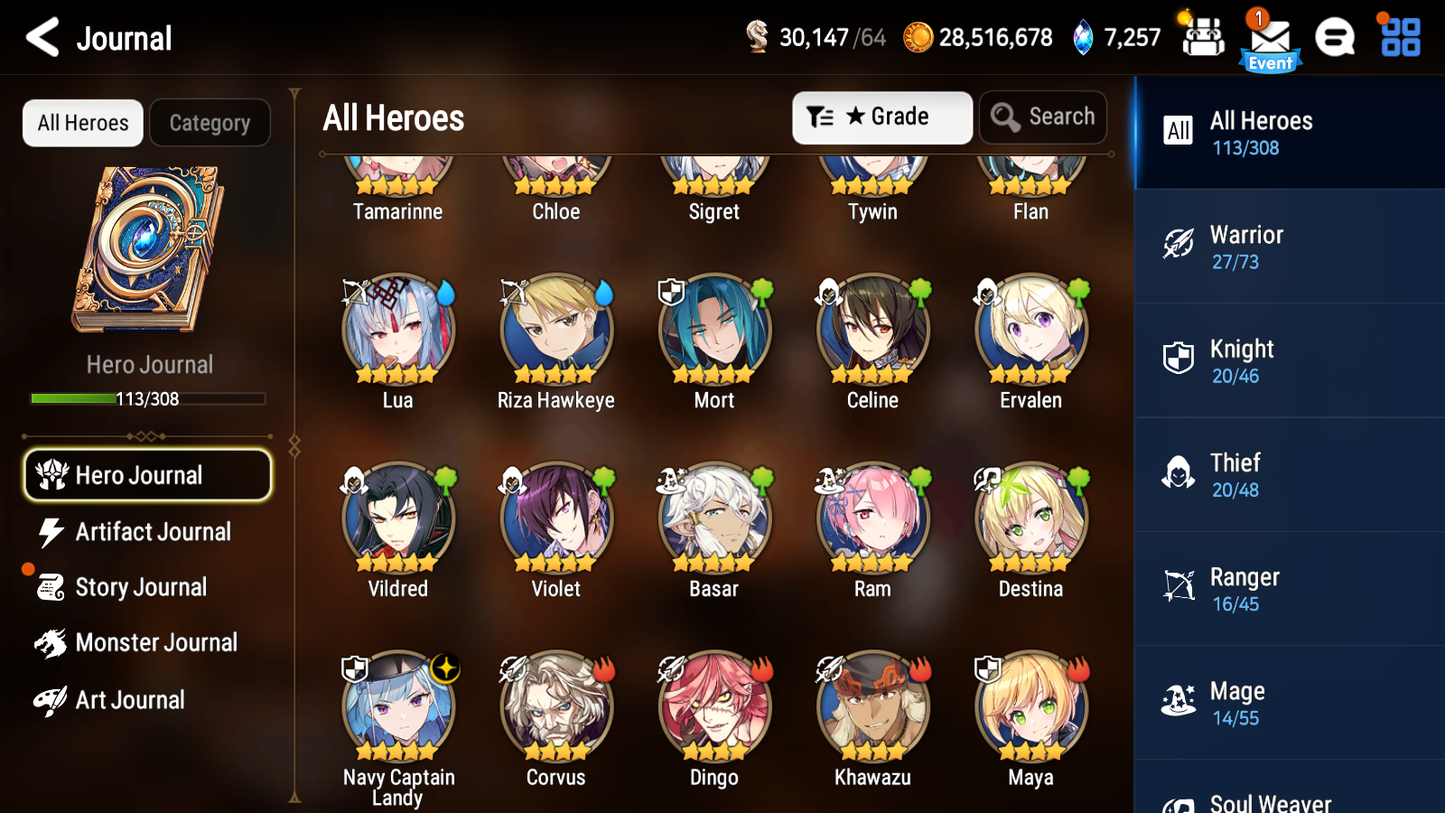Open the Hero Journal menu entry

pos(147,475)
